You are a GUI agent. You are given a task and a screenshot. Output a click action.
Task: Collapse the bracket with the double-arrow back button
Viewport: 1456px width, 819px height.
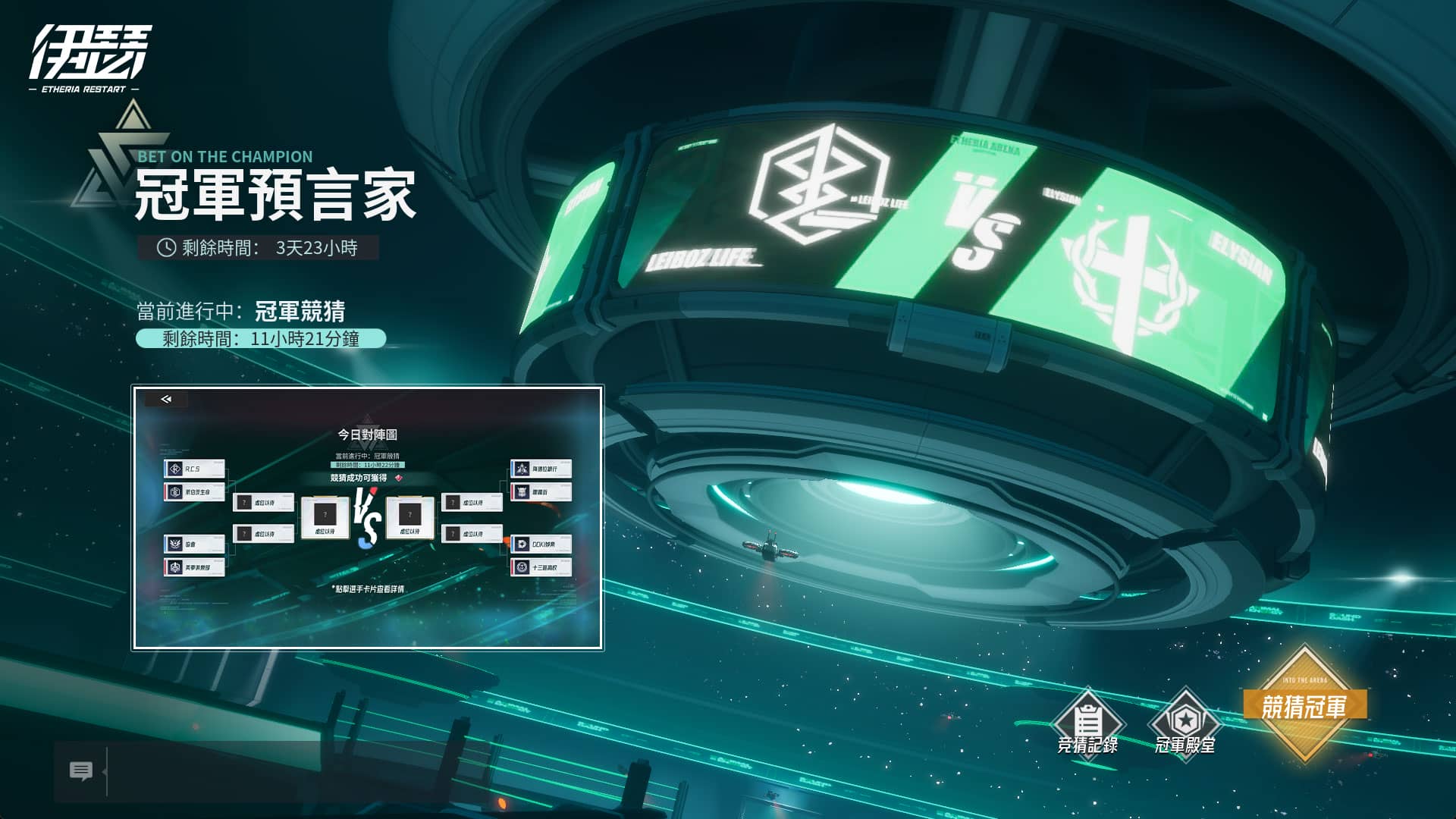167,398
